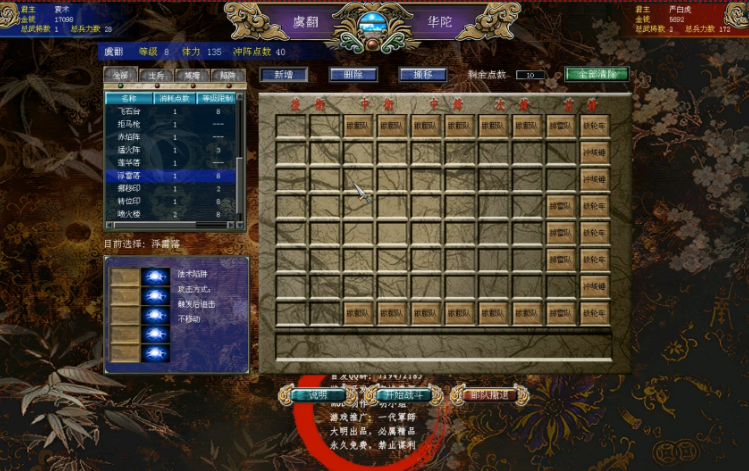The width and height of the screenshot is (749, 471).
Task: Activate the 搬移 (move) button
Action: tap(423, 75)
